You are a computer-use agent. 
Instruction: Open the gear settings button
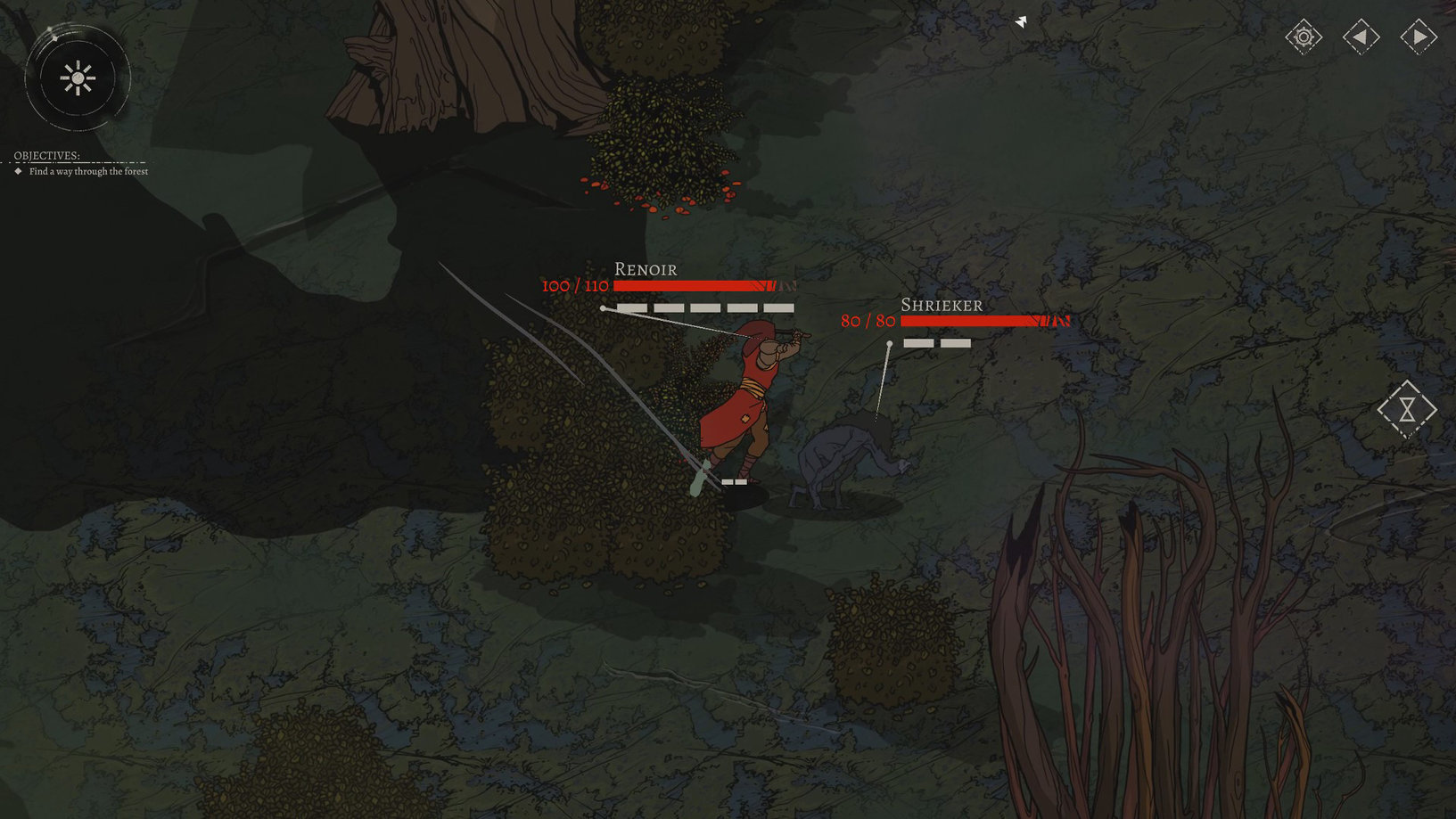click(1304, 37)
